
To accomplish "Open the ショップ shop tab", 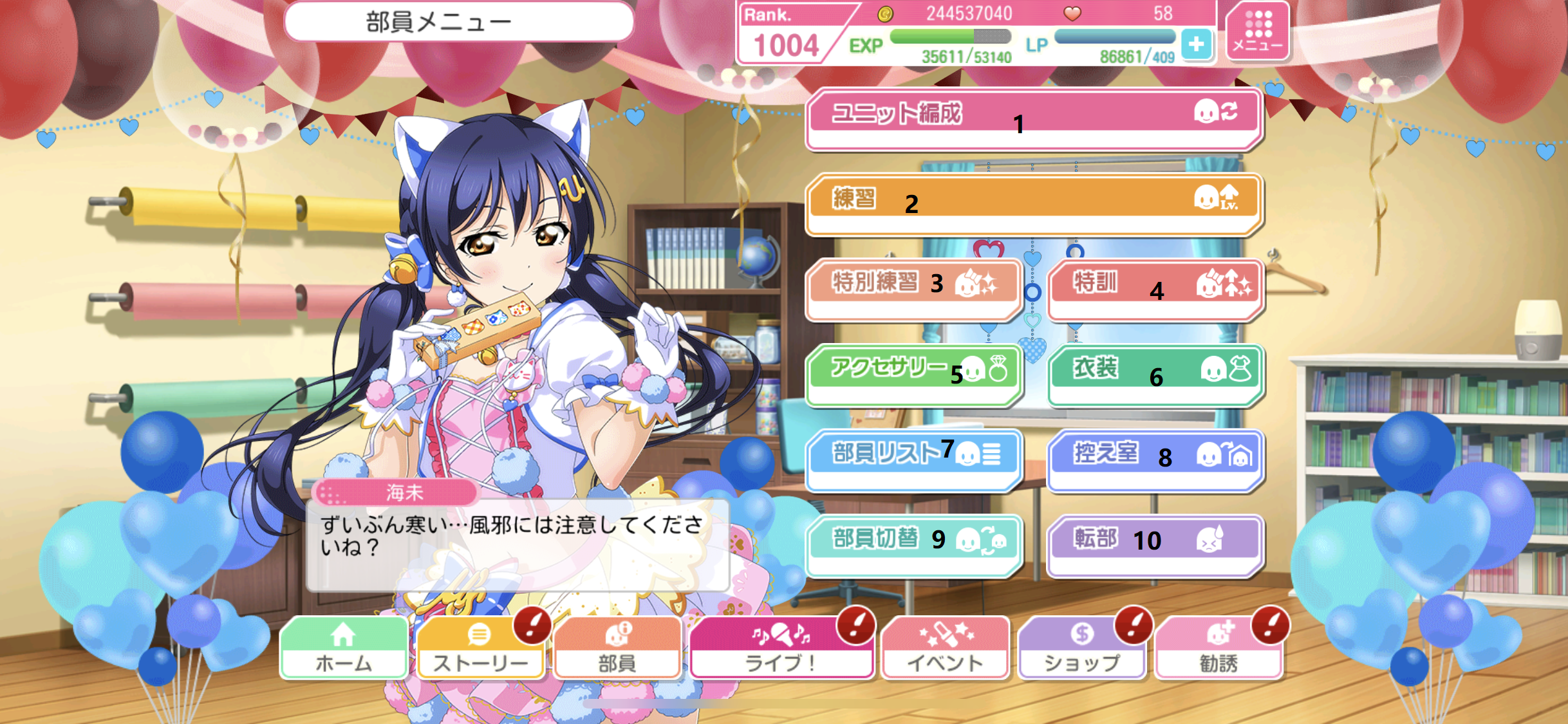I will pyautogui.click(x=1081, y=648).
